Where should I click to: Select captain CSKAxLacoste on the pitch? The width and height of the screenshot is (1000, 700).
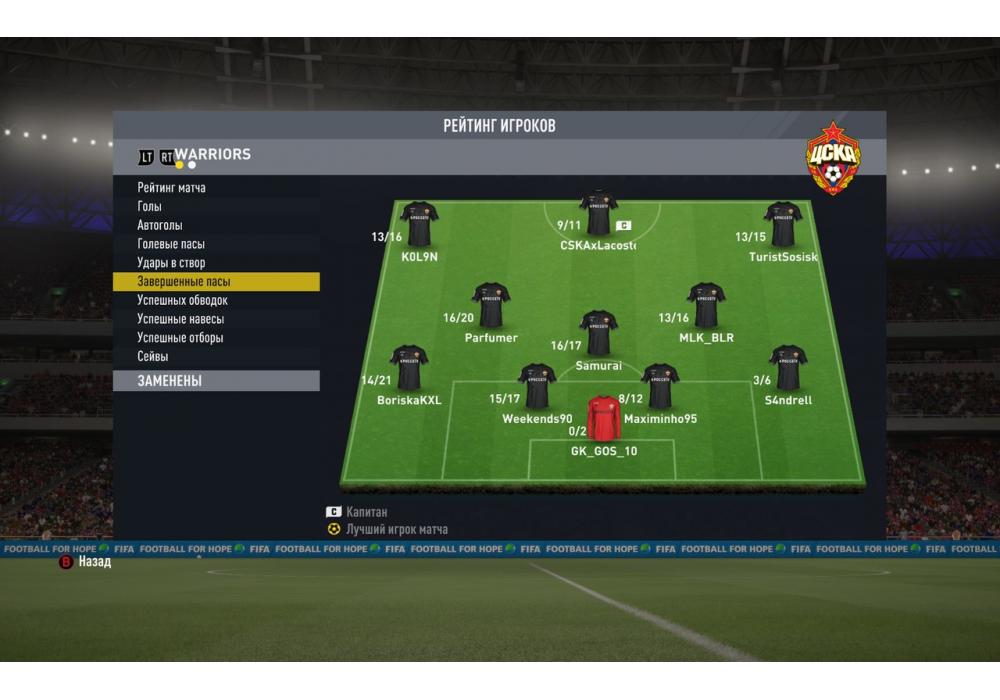click(598, 213)
